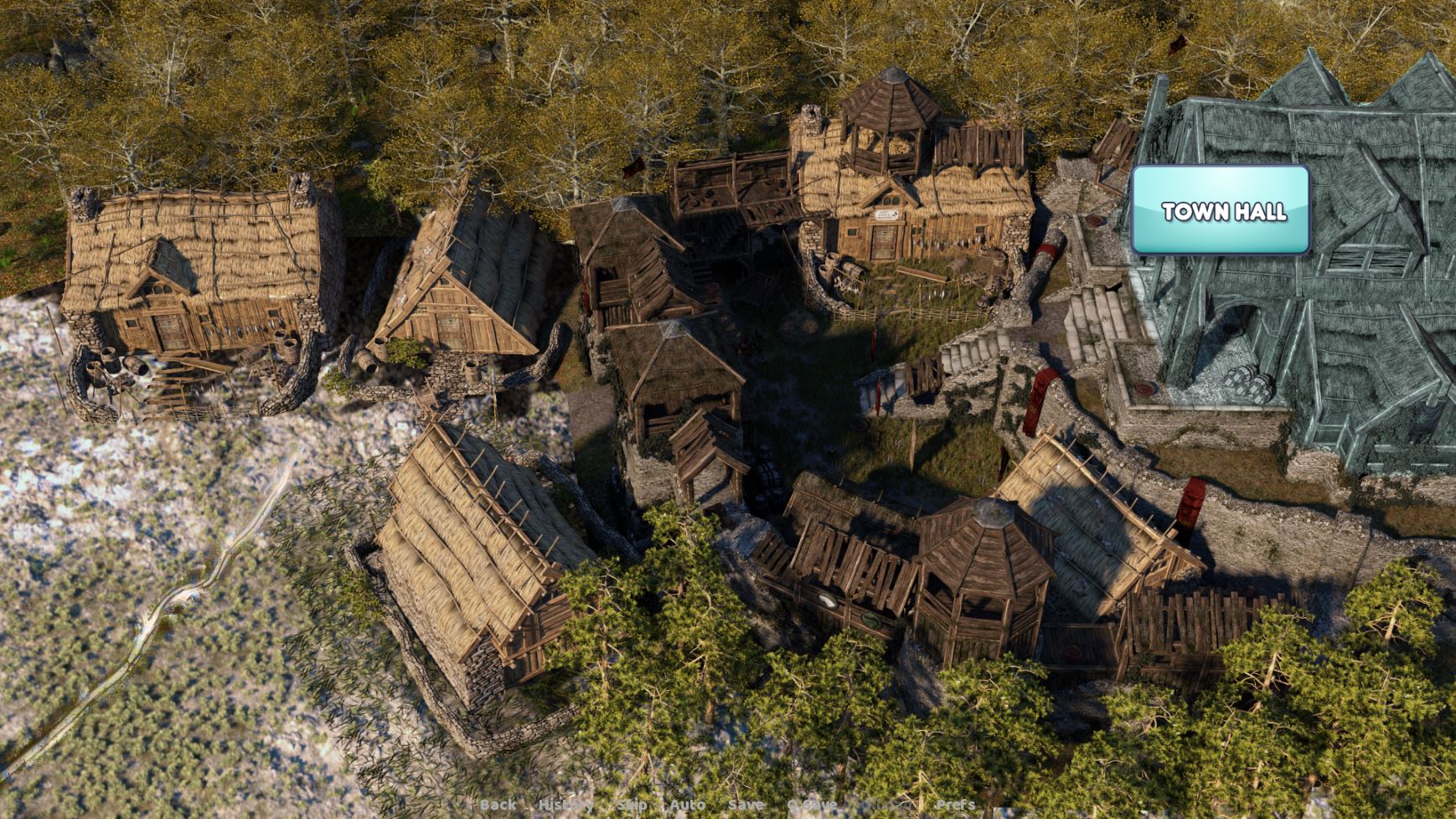Activate Skip in the quick menu
This screenshot has width=1456, height=819.
[x=632, y=805]
